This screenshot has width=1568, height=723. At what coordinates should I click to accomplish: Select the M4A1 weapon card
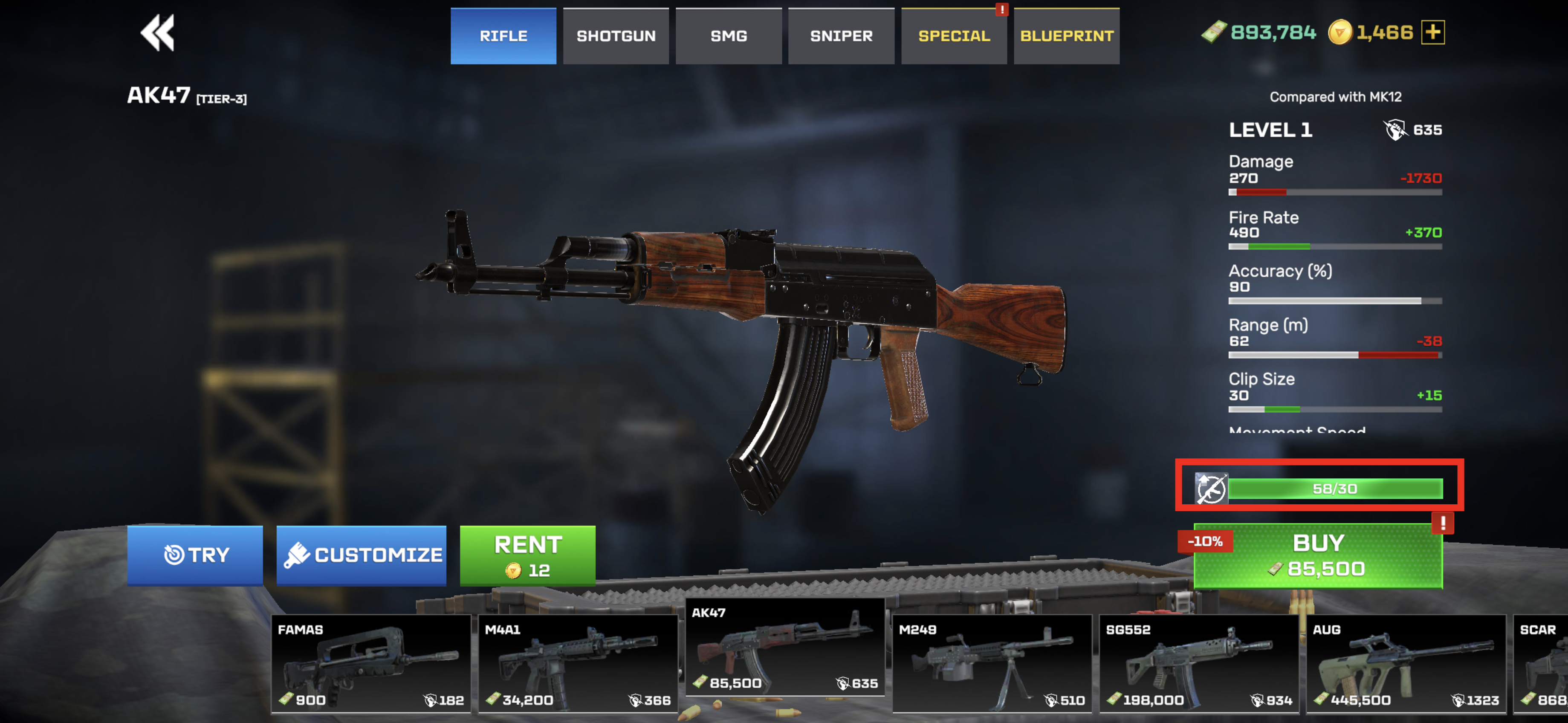click(578, 663)
